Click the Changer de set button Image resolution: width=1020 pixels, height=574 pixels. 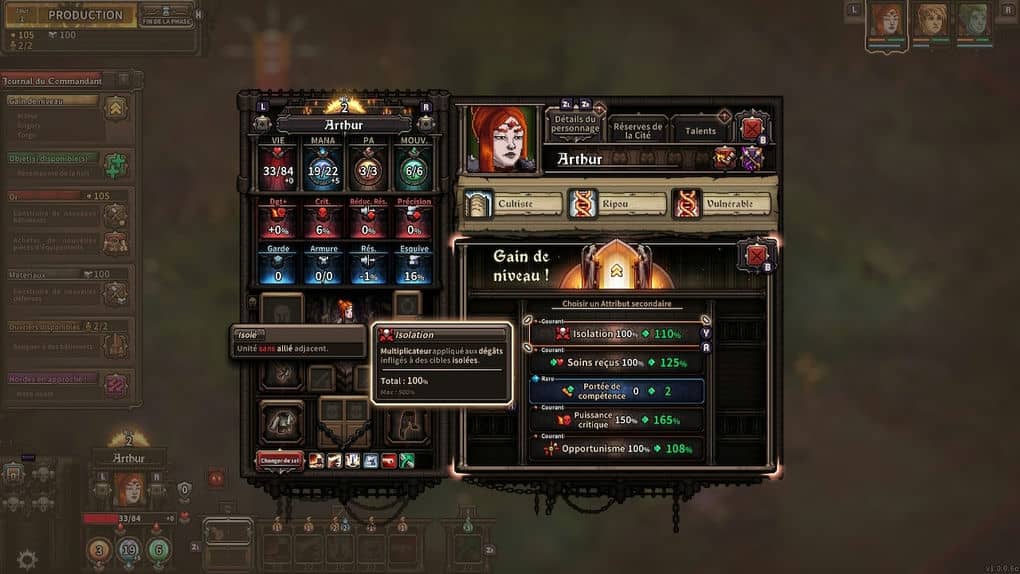(x=280, y=460)
